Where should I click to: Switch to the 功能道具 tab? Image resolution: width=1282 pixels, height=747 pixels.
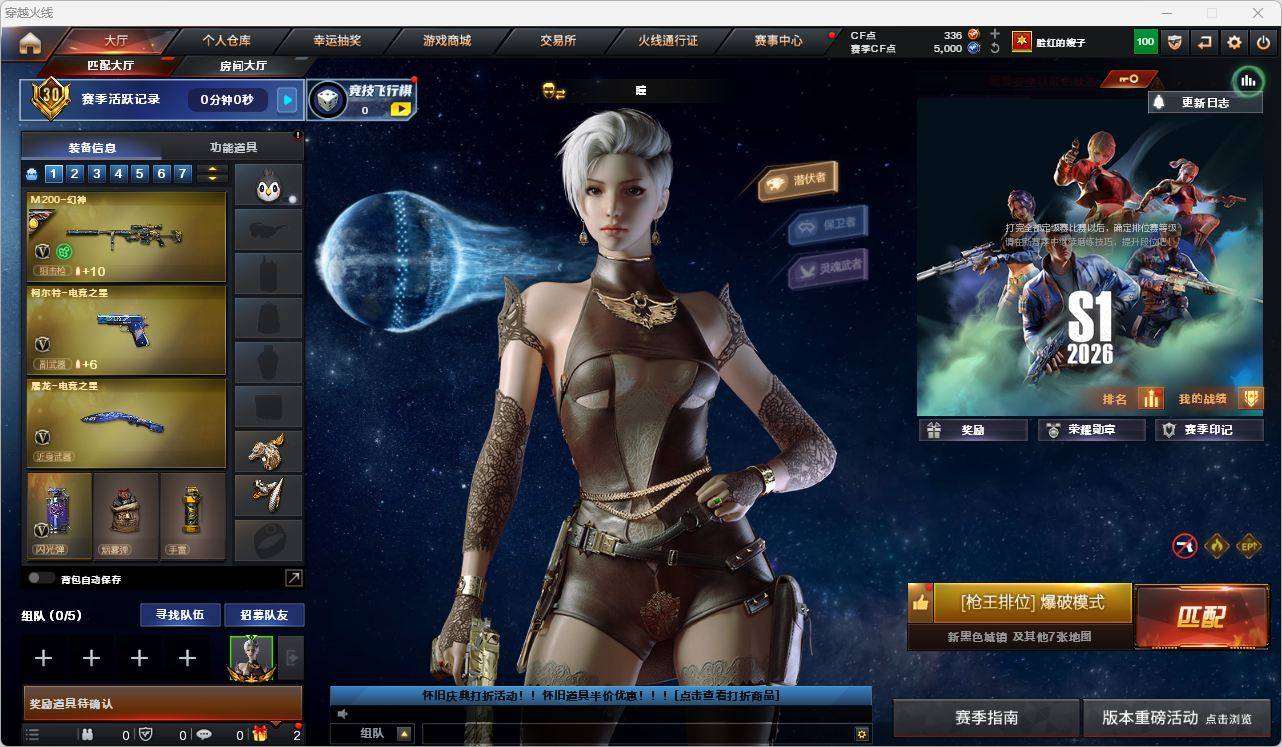coord(233,147)
